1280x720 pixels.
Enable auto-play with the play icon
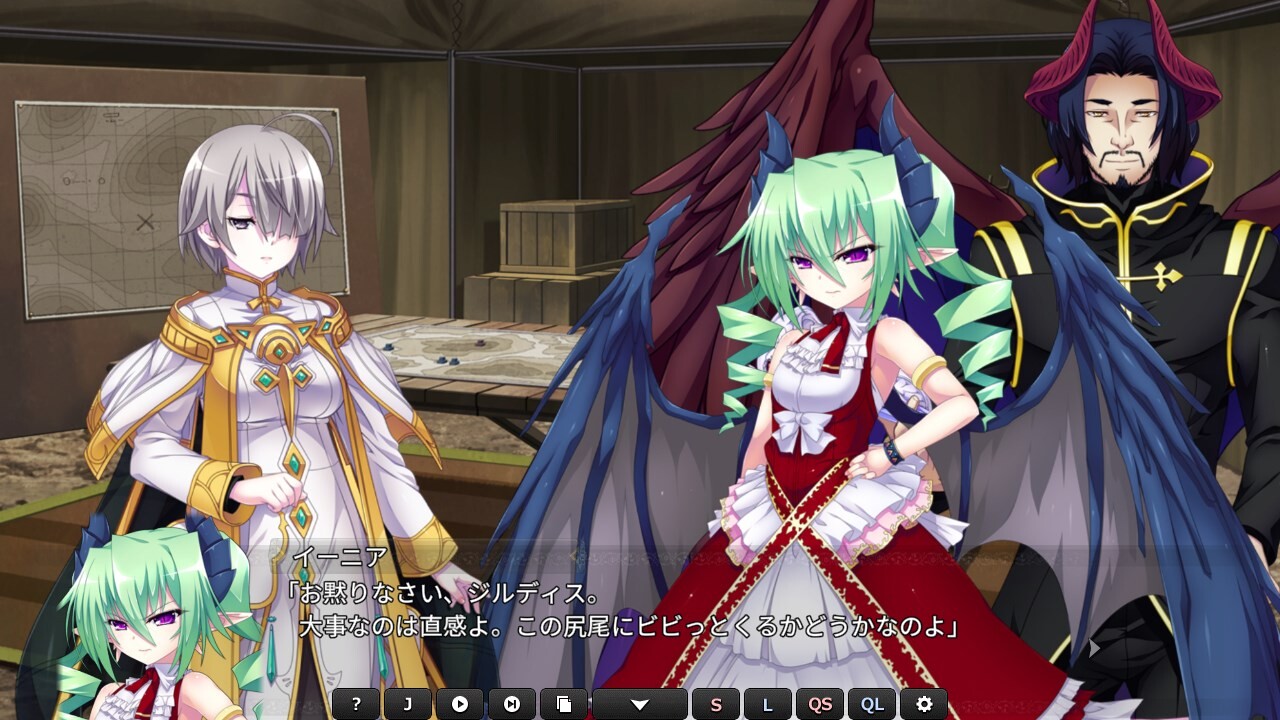pos(459,703)
